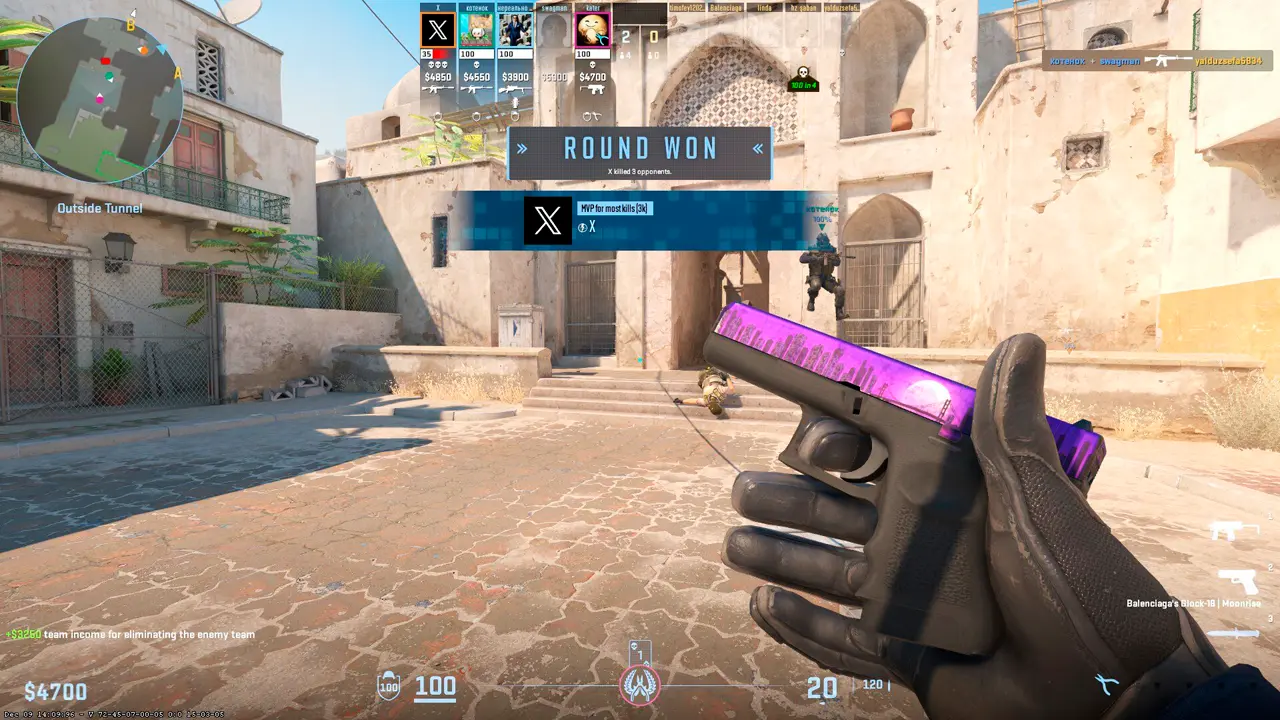Click the kill feed entry for yalduzsefa5834
Viewport: 1280px width, 720px height.
click(1160, 61)
